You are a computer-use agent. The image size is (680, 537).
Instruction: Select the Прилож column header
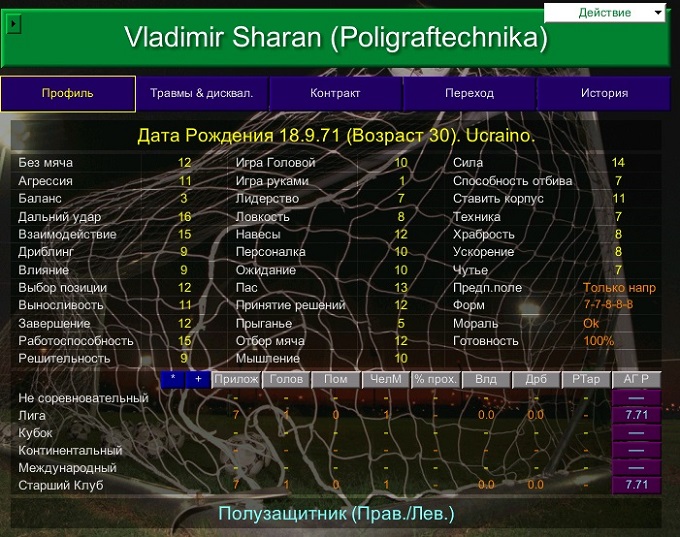point(236,379)
